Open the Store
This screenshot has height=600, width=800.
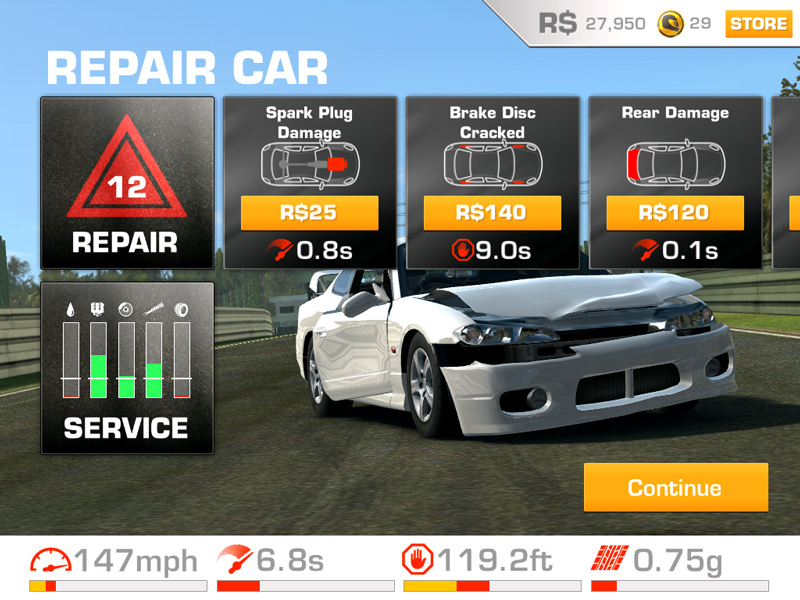click(x=758, y=23)
